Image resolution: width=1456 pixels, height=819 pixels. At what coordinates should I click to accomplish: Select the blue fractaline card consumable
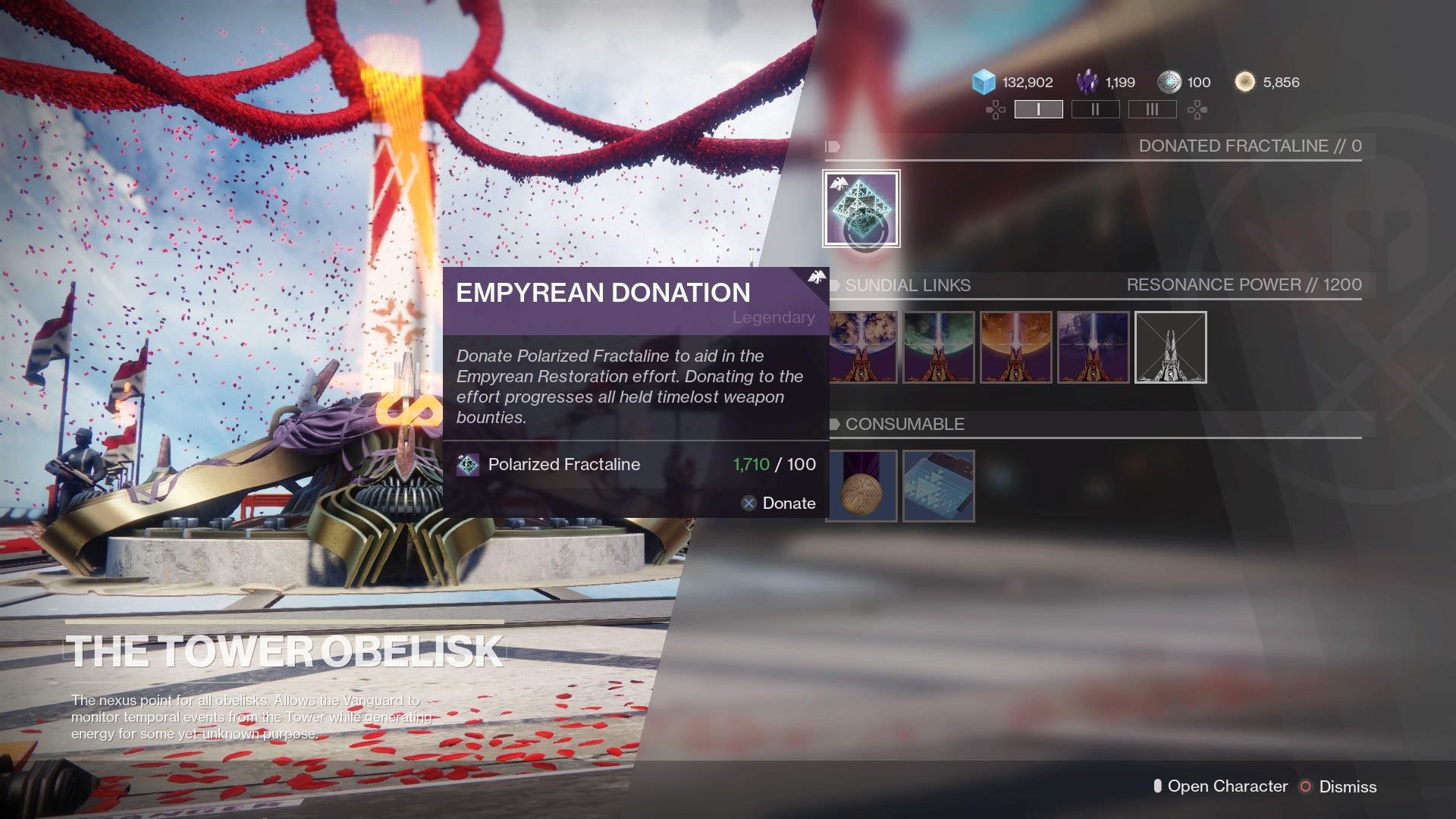pyautogui.click(x=939, y=486)
